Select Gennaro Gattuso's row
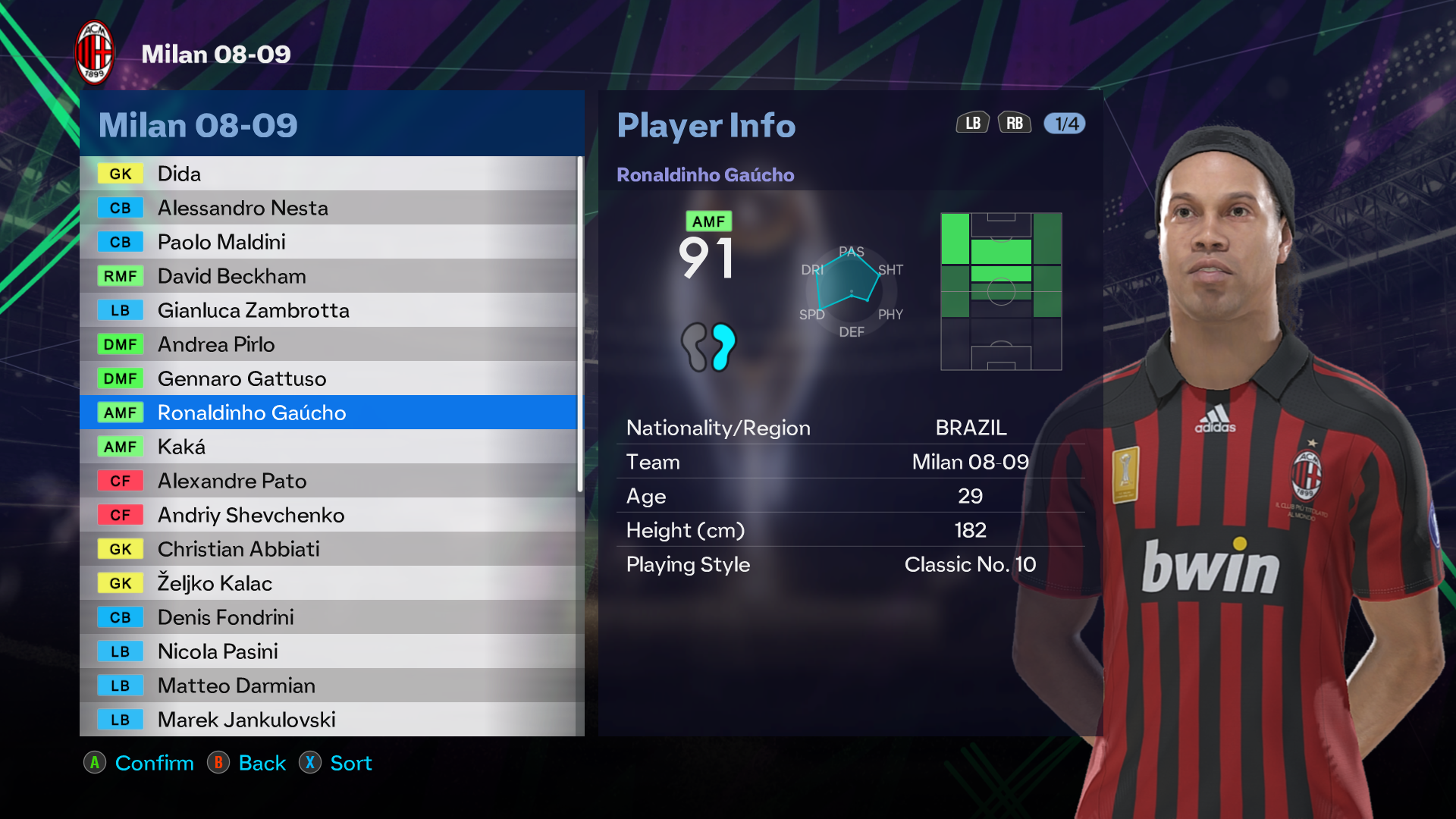1456x819 pixels. click(328, 378)
